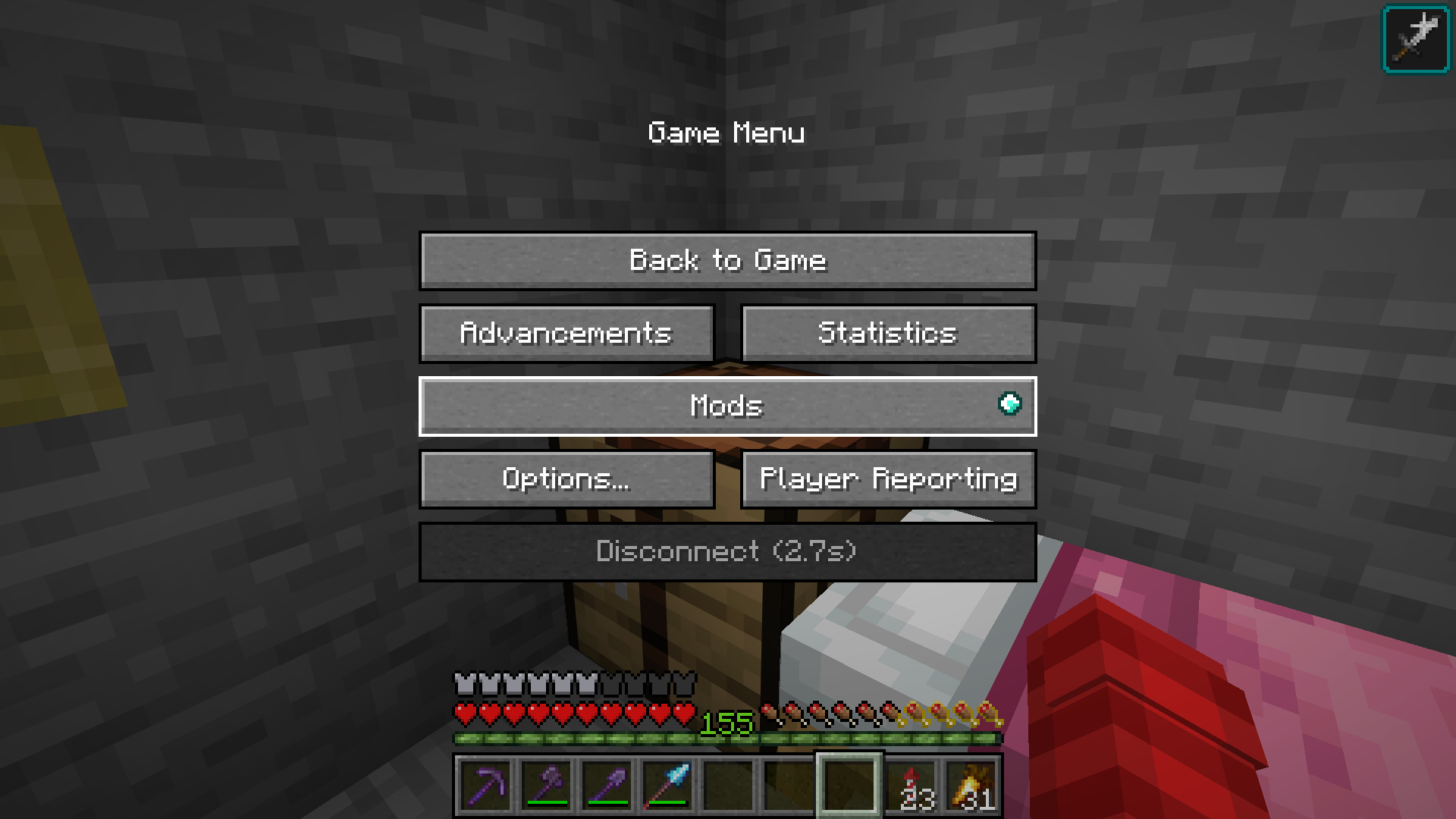Viewport: 1456px width, 819px height.
Task: Open the Advancements screen
Action: tap(566, 333)
